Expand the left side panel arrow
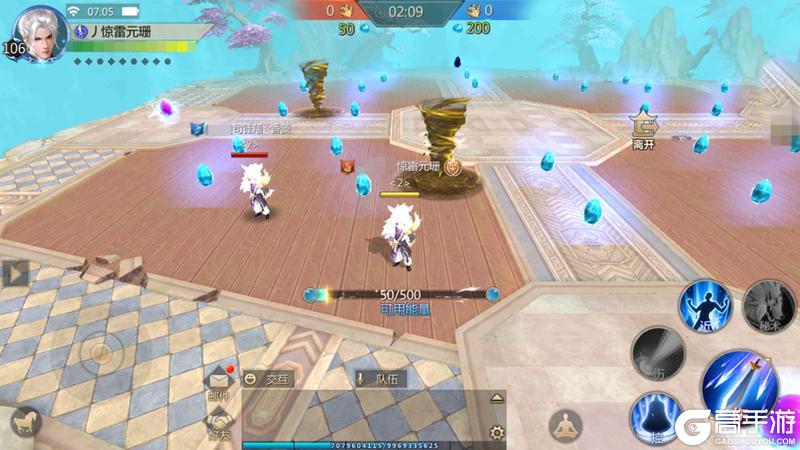Image resolution: width=800 pixels, height=450 pixels. [14, 273]
